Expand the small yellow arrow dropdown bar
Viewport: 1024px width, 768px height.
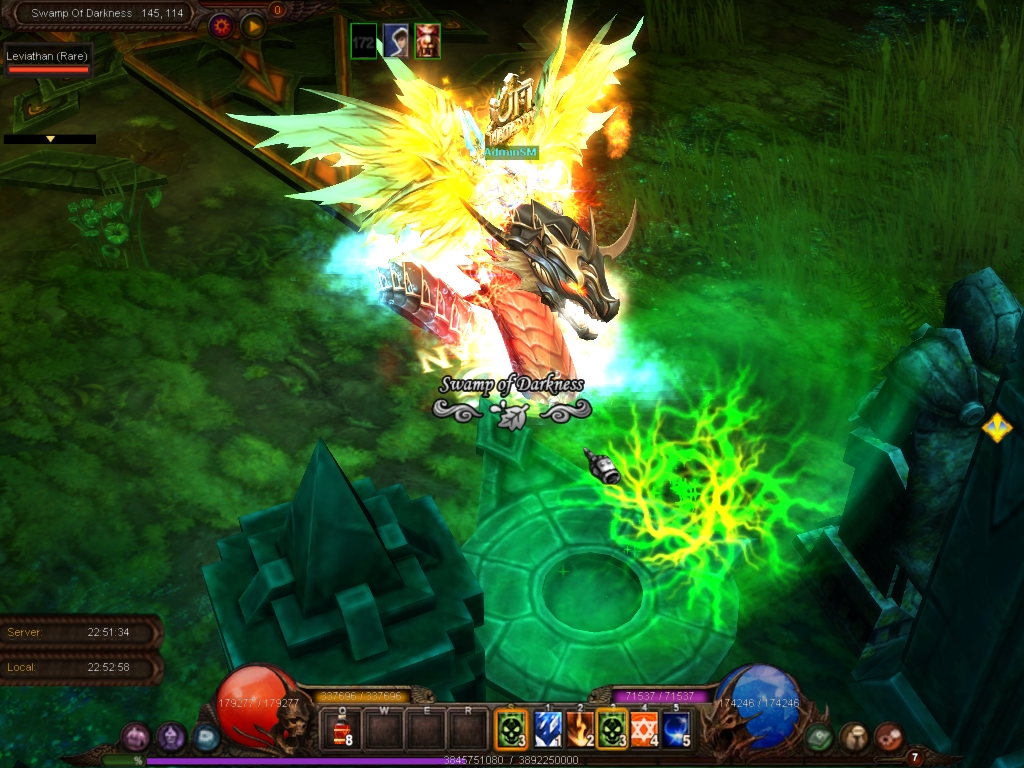[50, 139]
